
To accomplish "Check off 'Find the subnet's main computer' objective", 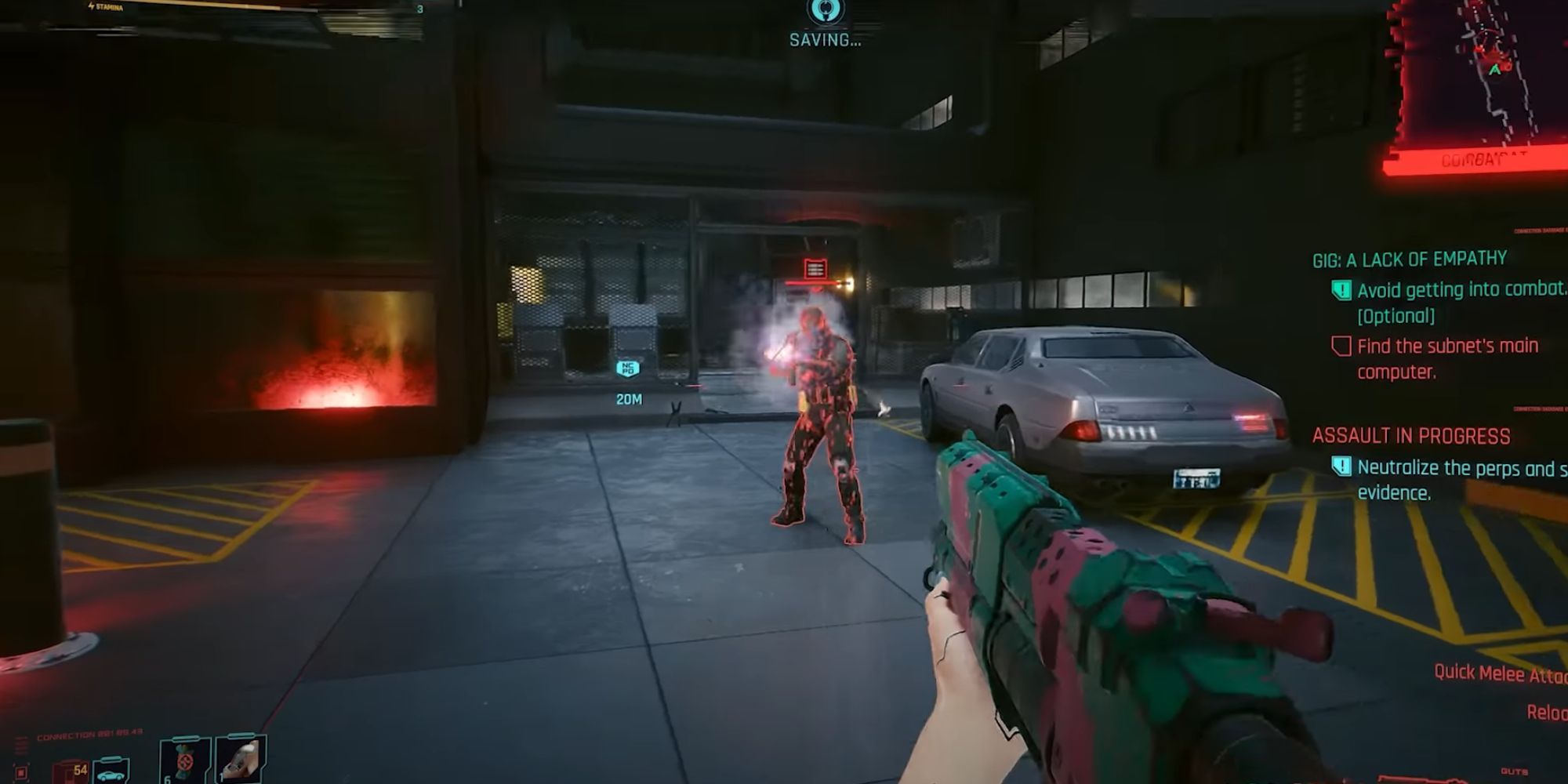I will (x=1342, y=347).
